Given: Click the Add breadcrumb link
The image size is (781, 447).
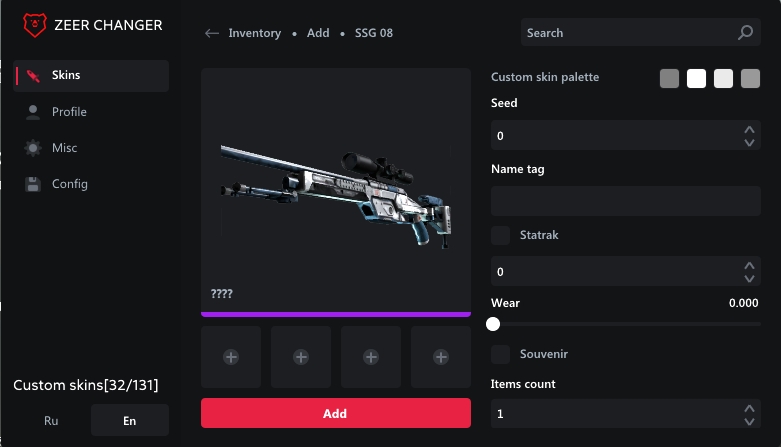Looking at the screenshot, I should pos(318,33).
